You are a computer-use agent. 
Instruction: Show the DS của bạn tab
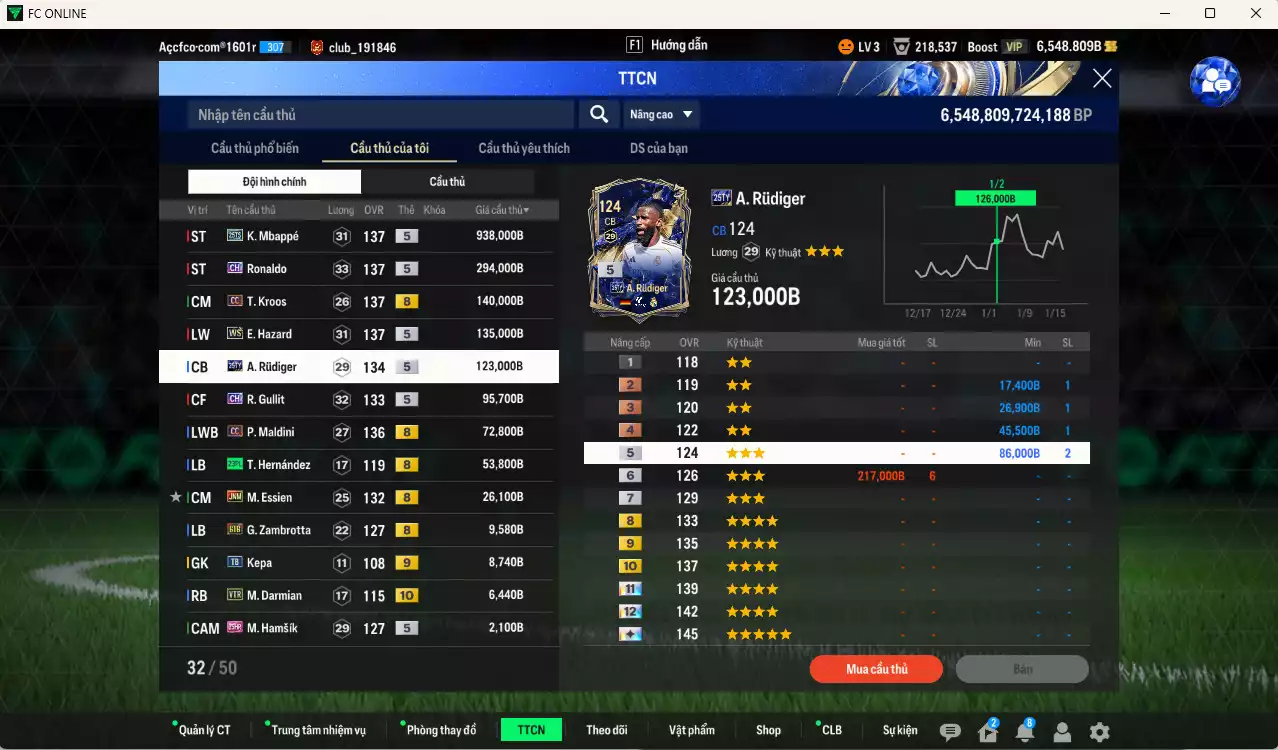pyautogui.click(x=658, y=148)
